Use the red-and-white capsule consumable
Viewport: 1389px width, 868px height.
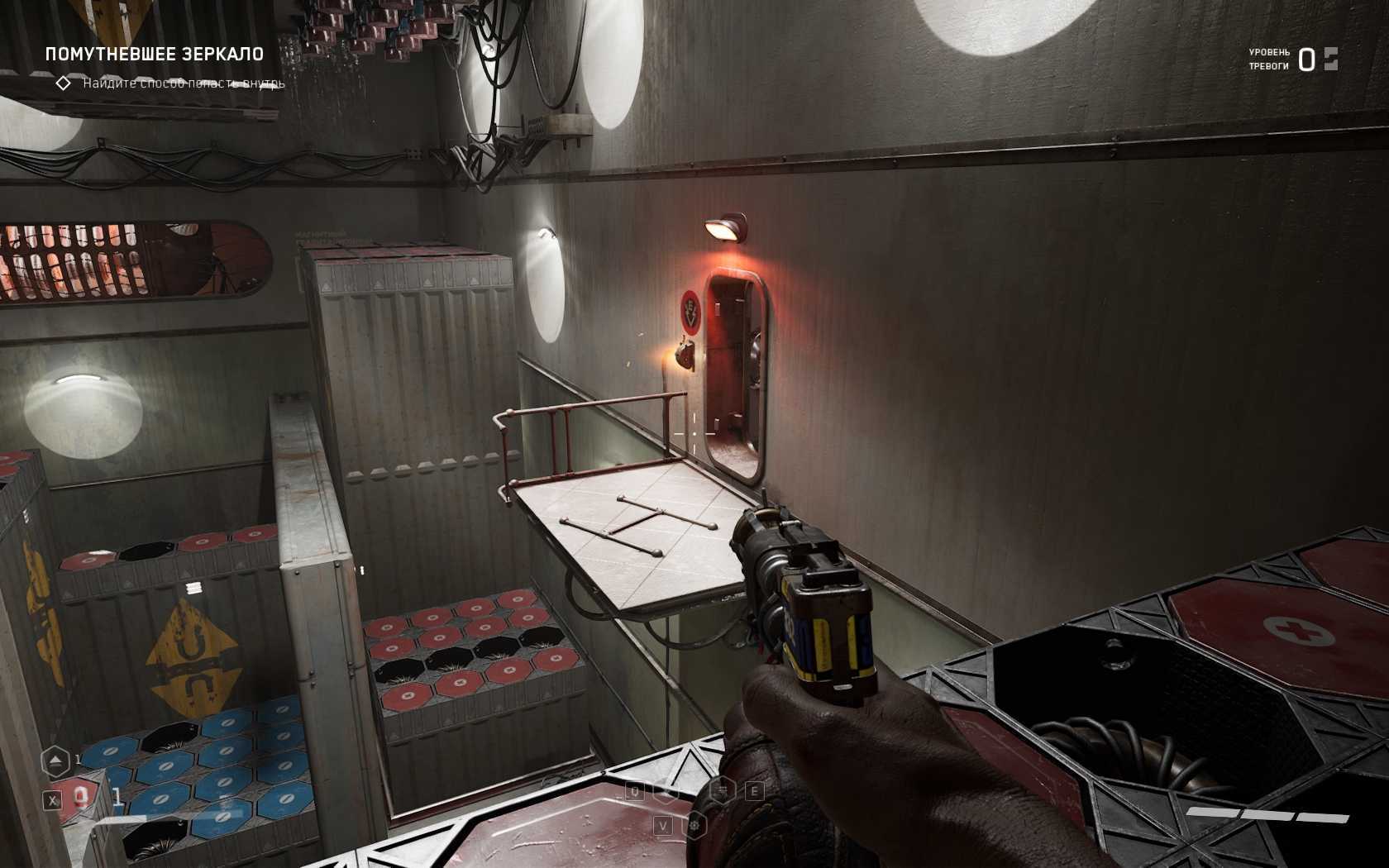(x=81, y=796)
